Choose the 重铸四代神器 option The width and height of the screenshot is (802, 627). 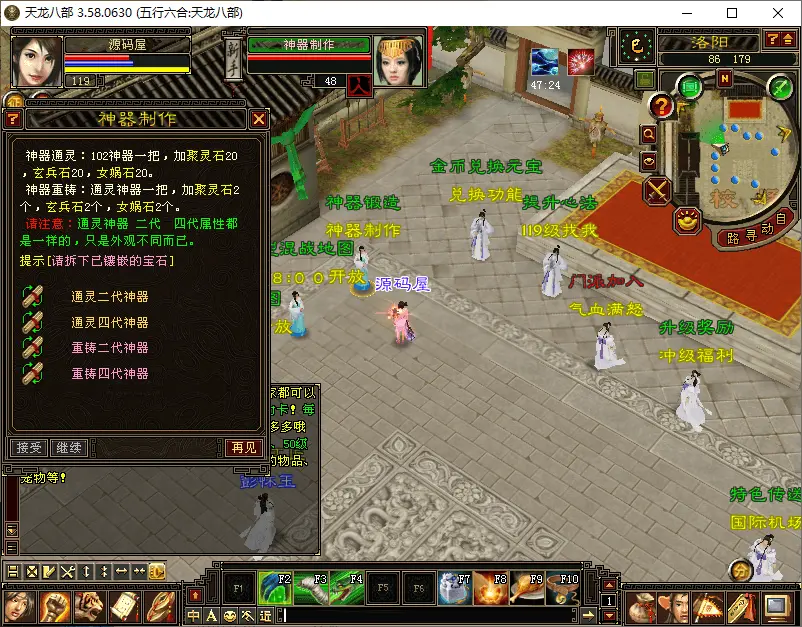109,373
